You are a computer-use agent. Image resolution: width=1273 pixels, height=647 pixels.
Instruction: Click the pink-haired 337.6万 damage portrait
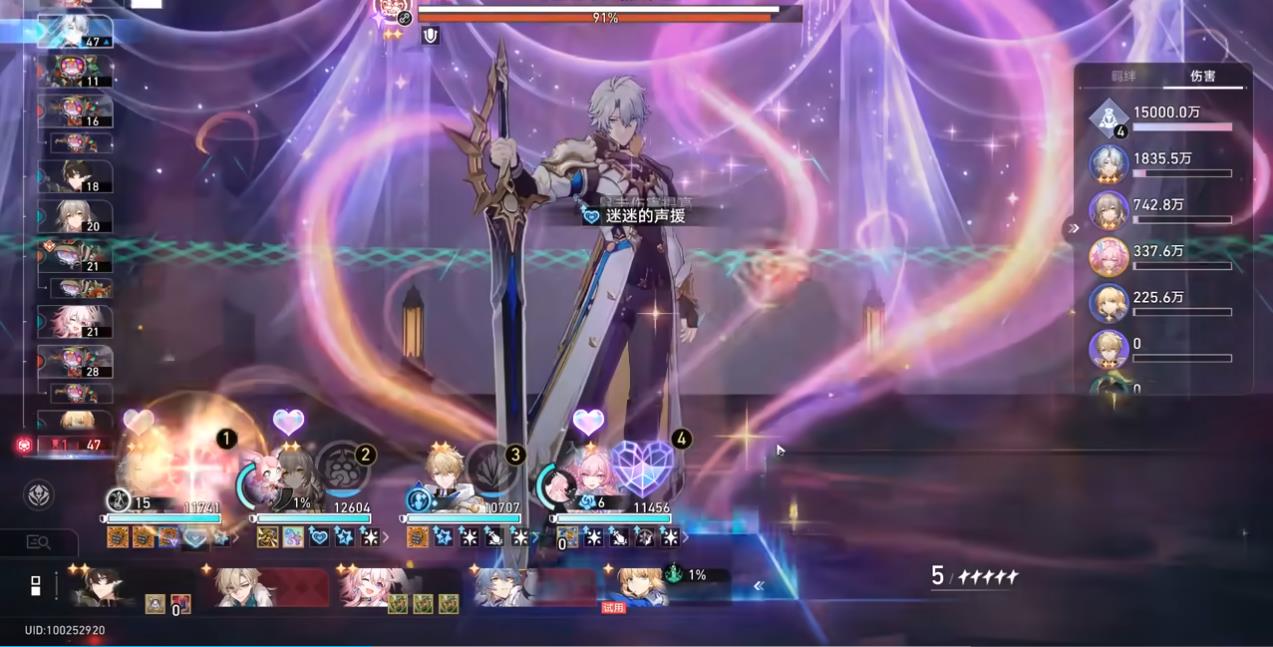(1109, 257)
